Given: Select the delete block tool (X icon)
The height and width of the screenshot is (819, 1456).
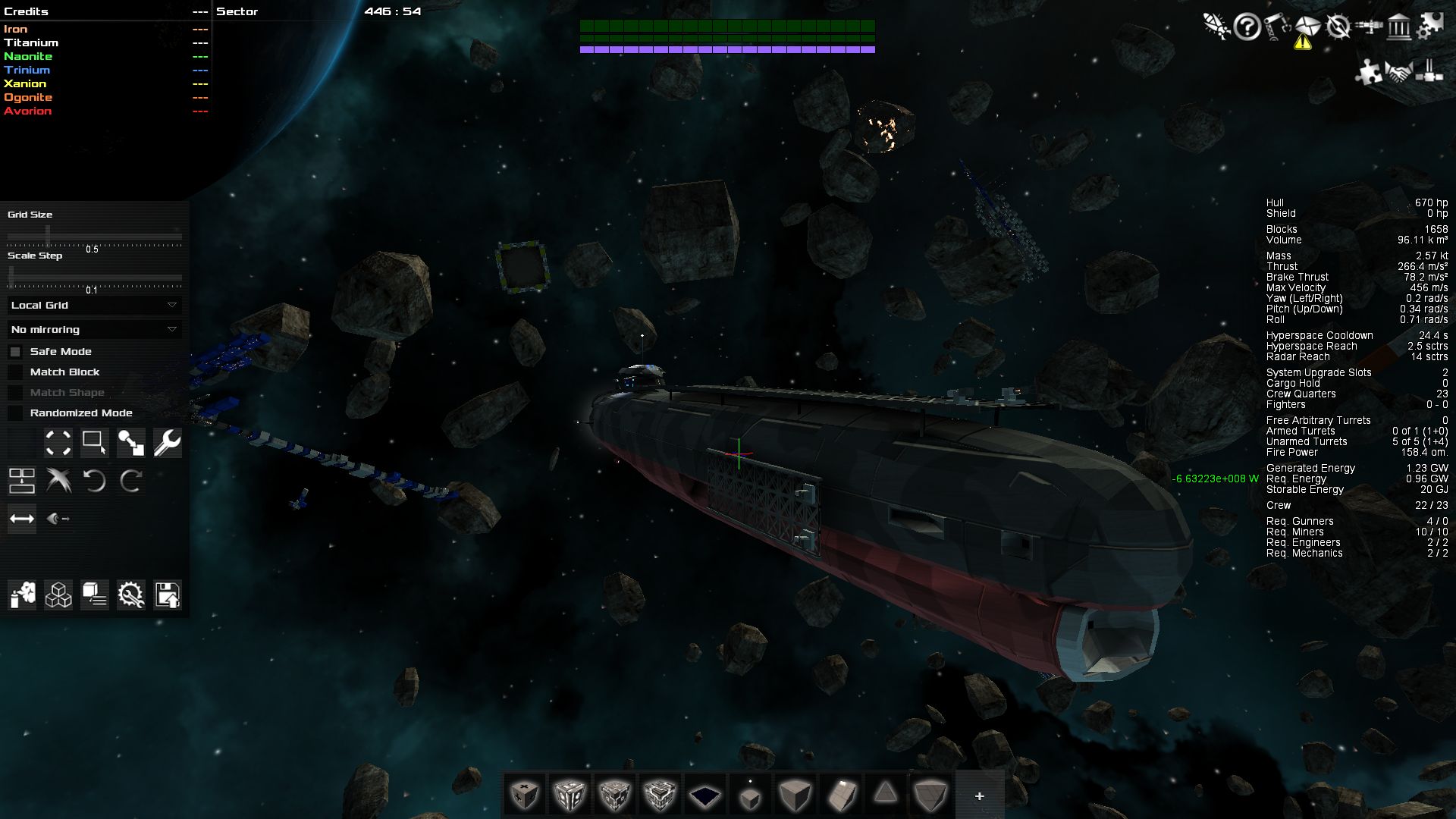Looking at the screenshot, I should click(58, 480).
